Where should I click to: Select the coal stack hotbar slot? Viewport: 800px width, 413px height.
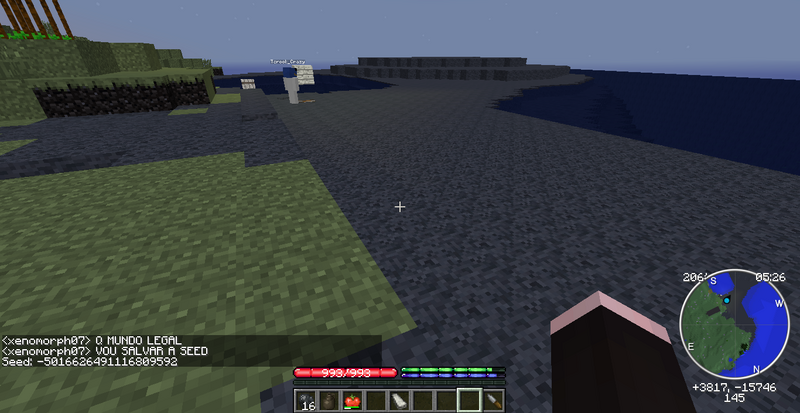pyautogui.click(x=305, y=401)
